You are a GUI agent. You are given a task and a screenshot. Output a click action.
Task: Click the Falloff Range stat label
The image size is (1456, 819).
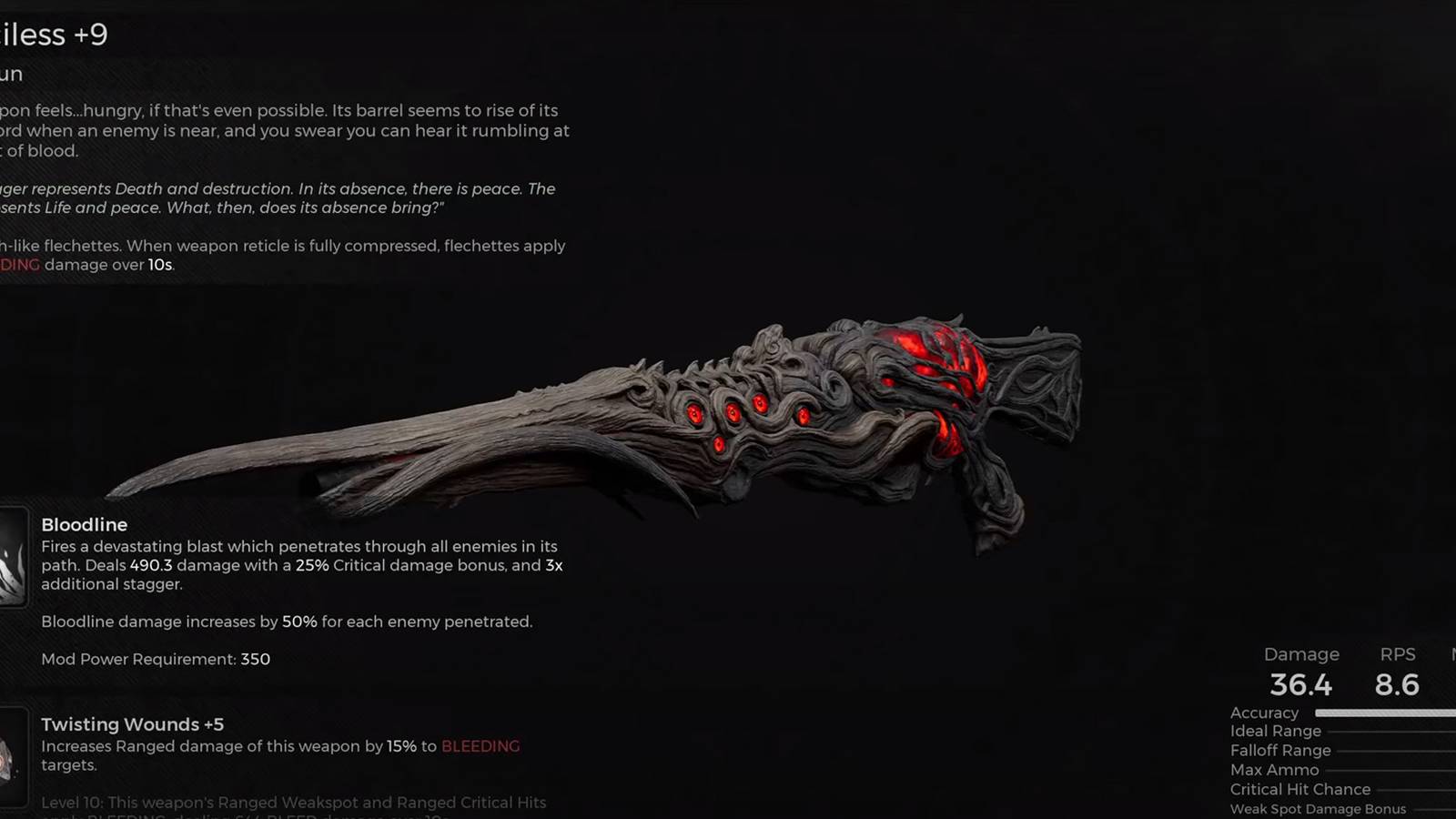tap(1280, 751)
